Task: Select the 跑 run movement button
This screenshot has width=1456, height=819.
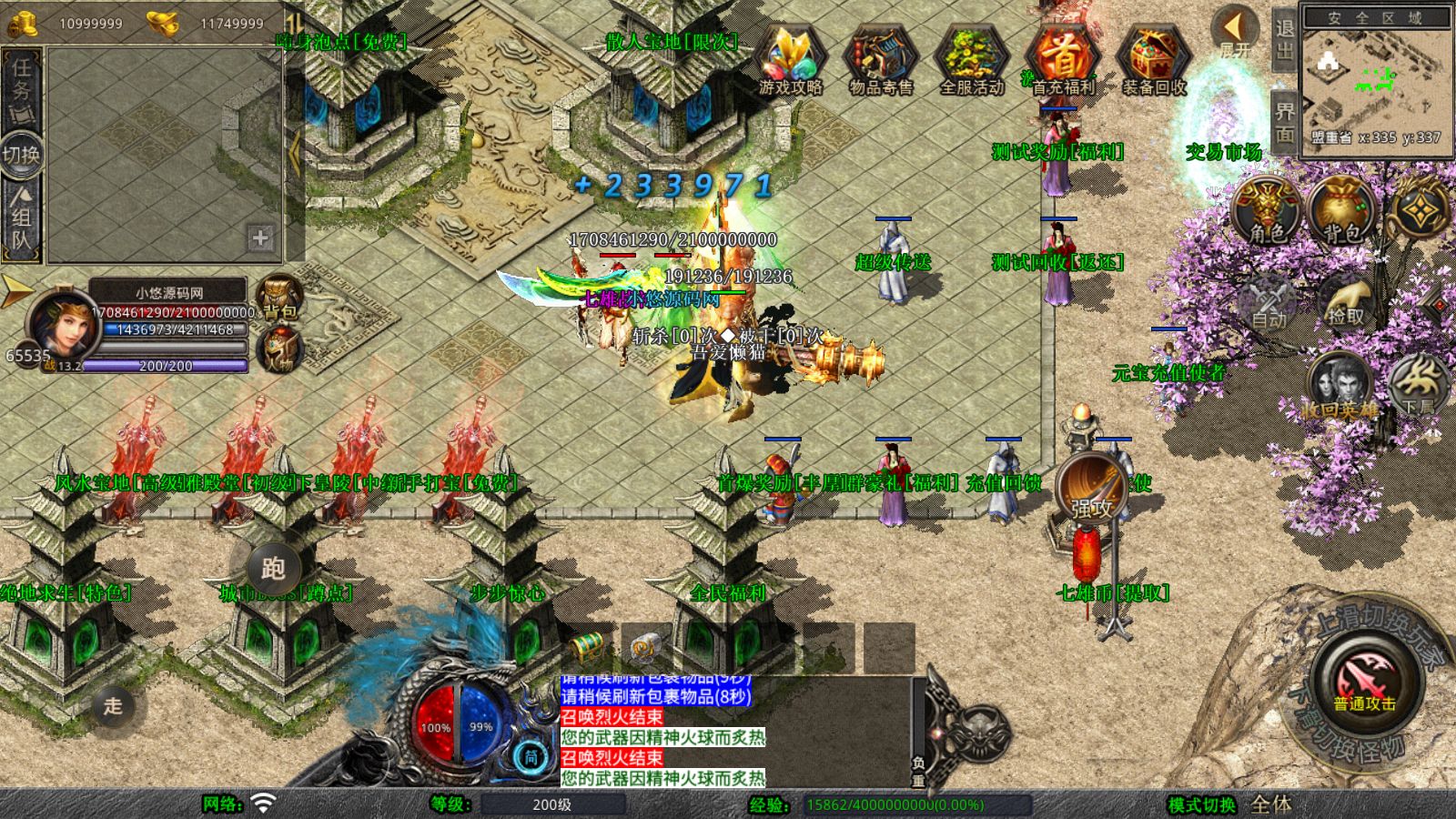Action: click(273, 569)
